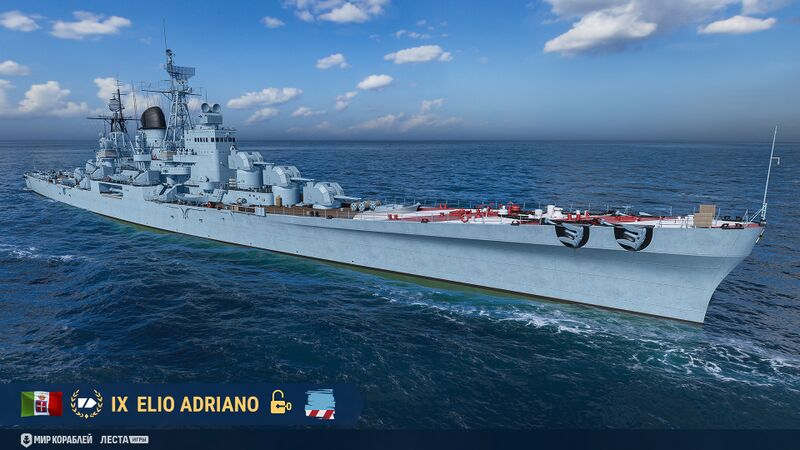Click the IX Elio Adriano ship name
Image resolution: width=800 pixels, height=450 pixels.
[x=185, y=404]
